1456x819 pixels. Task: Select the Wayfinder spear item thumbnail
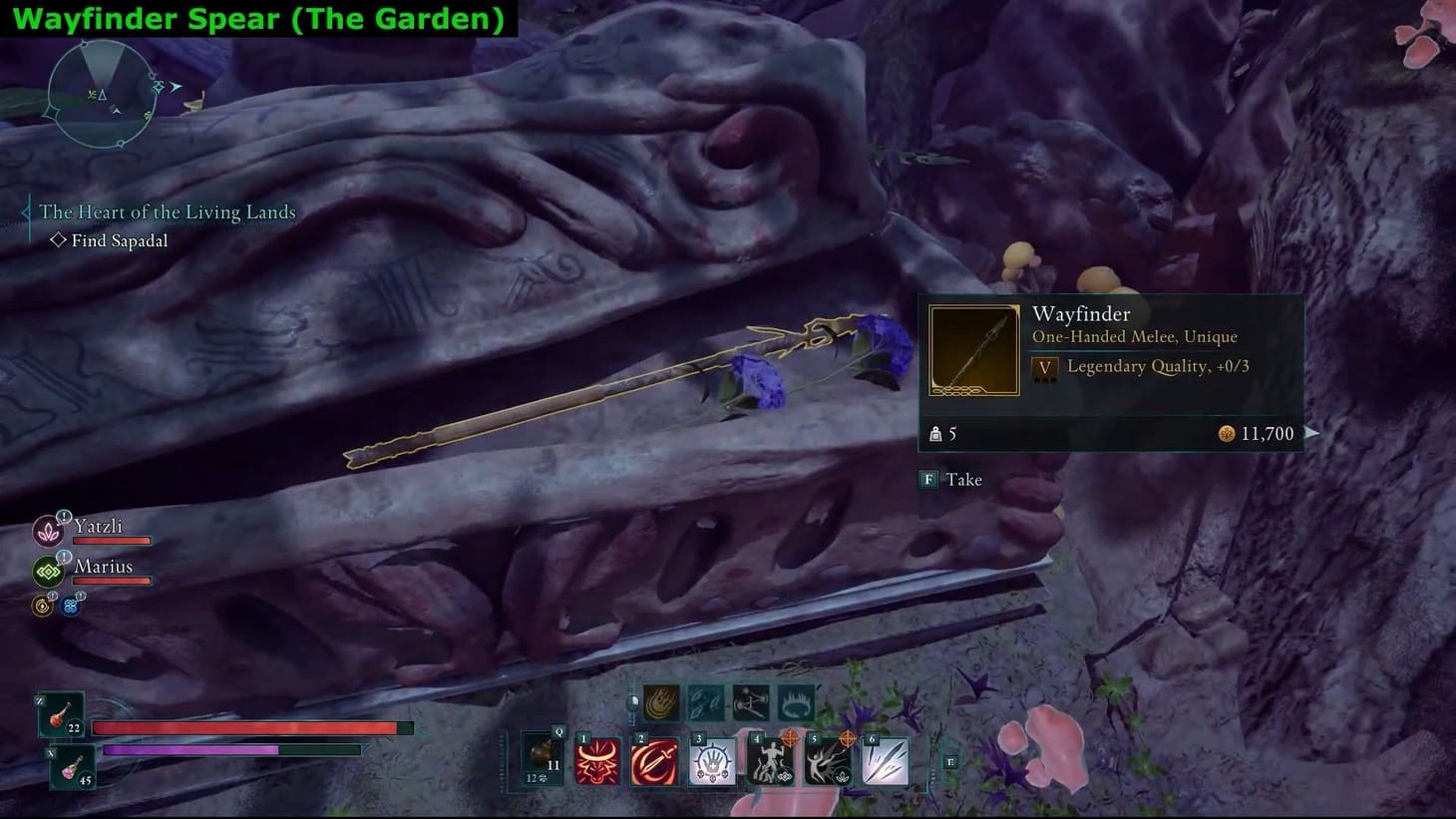tap(973, 350)
